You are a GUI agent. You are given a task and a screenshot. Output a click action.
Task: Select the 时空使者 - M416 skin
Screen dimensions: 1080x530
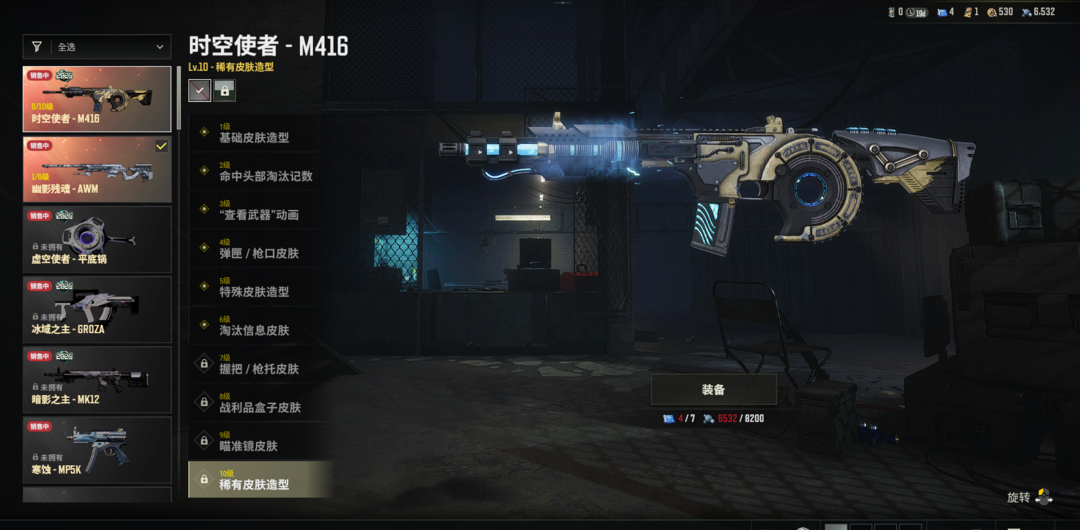[x=97, y=99]
